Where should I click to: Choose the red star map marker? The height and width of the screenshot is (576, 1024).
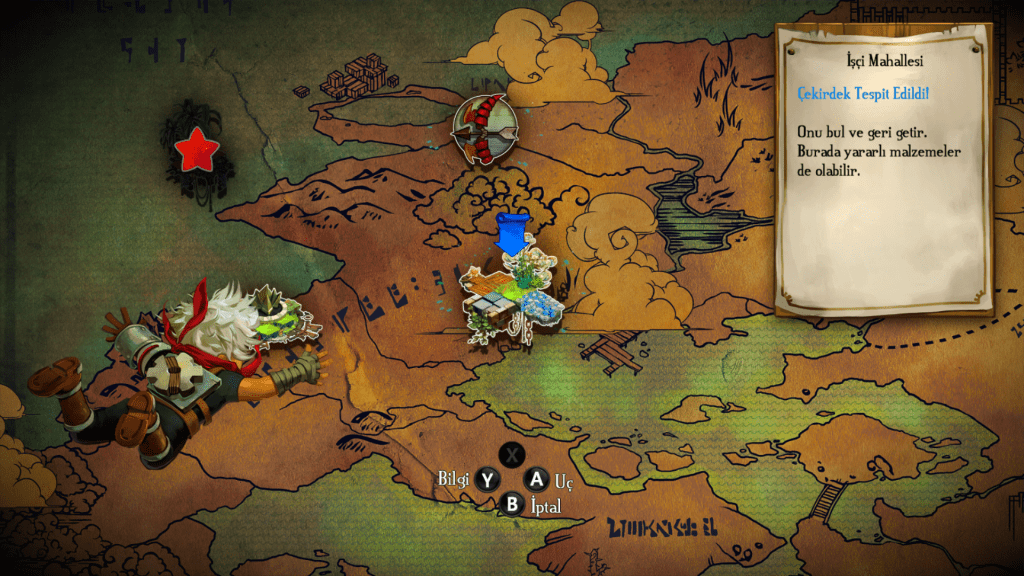[196, 151]
